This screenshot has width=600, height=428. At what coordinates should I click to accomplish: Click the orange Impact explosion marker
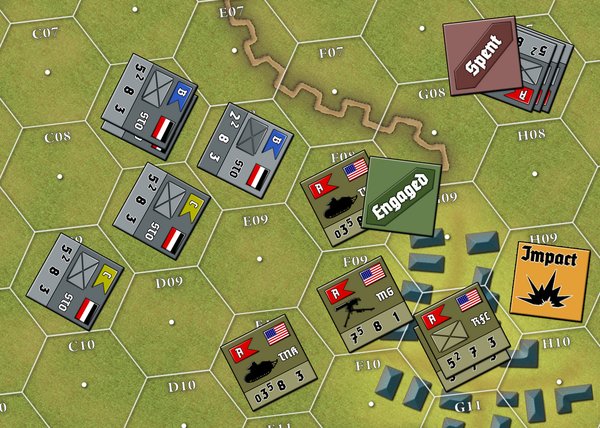(x=548, y=275)
